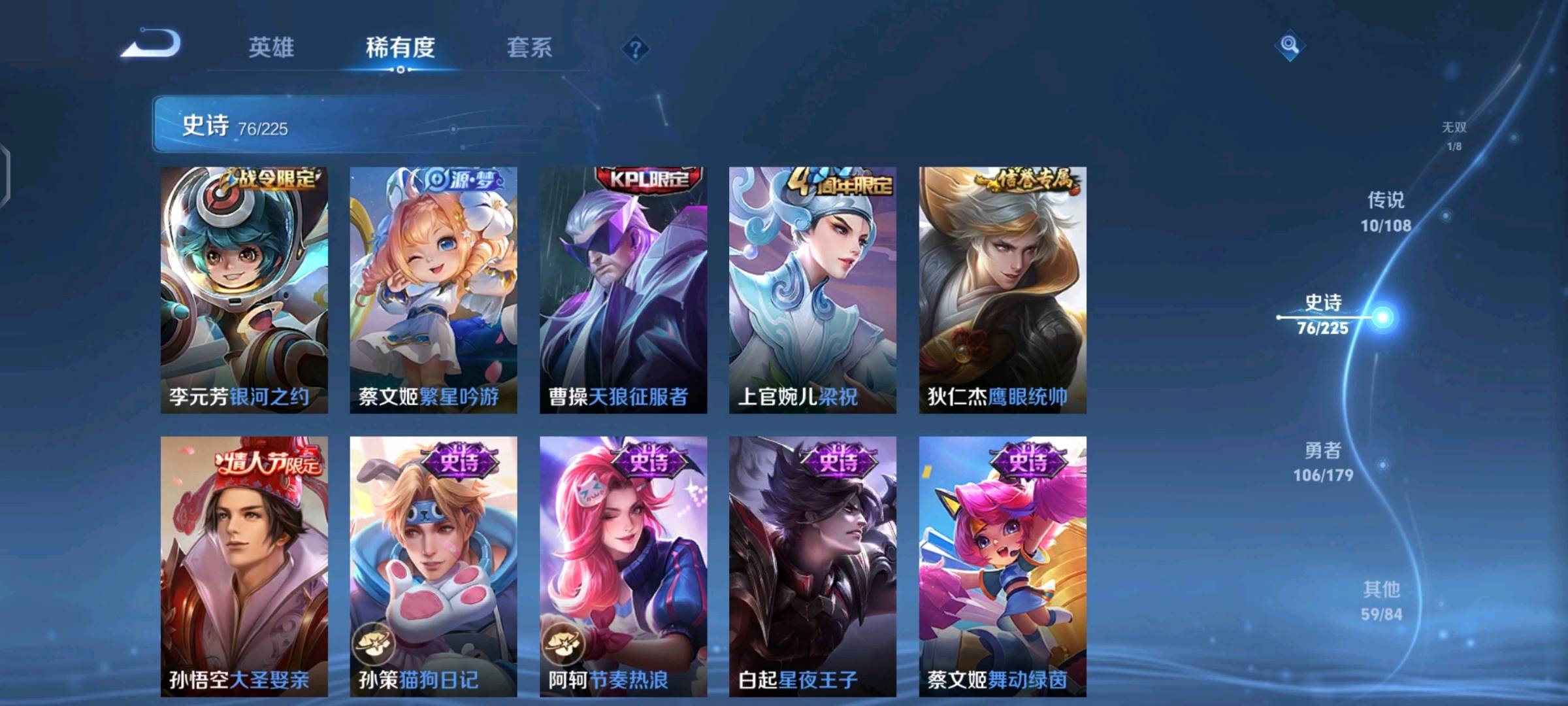
Task: Open the 孙策 猫狗日记 skin card
Action: [433, 566]
